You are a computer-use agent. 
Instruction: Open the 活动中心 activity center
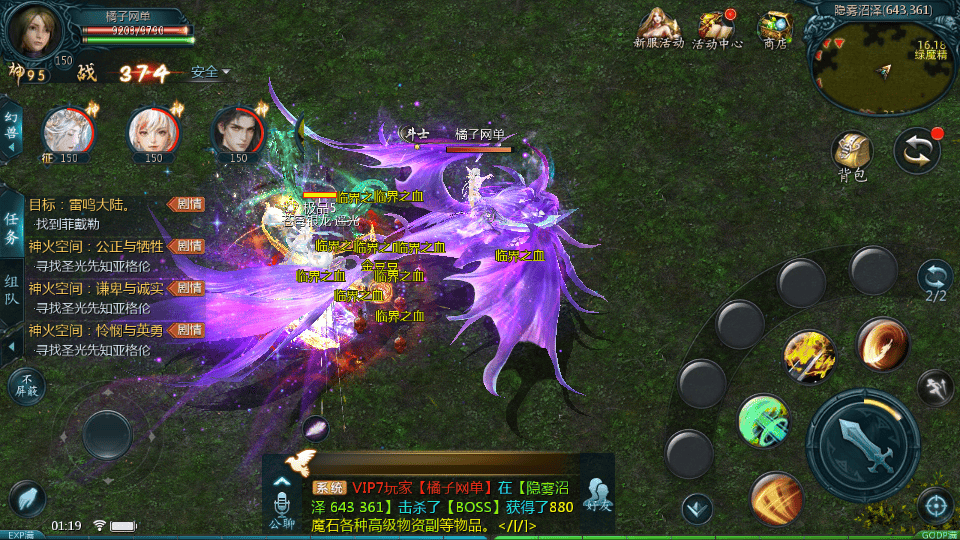(716, 28)
